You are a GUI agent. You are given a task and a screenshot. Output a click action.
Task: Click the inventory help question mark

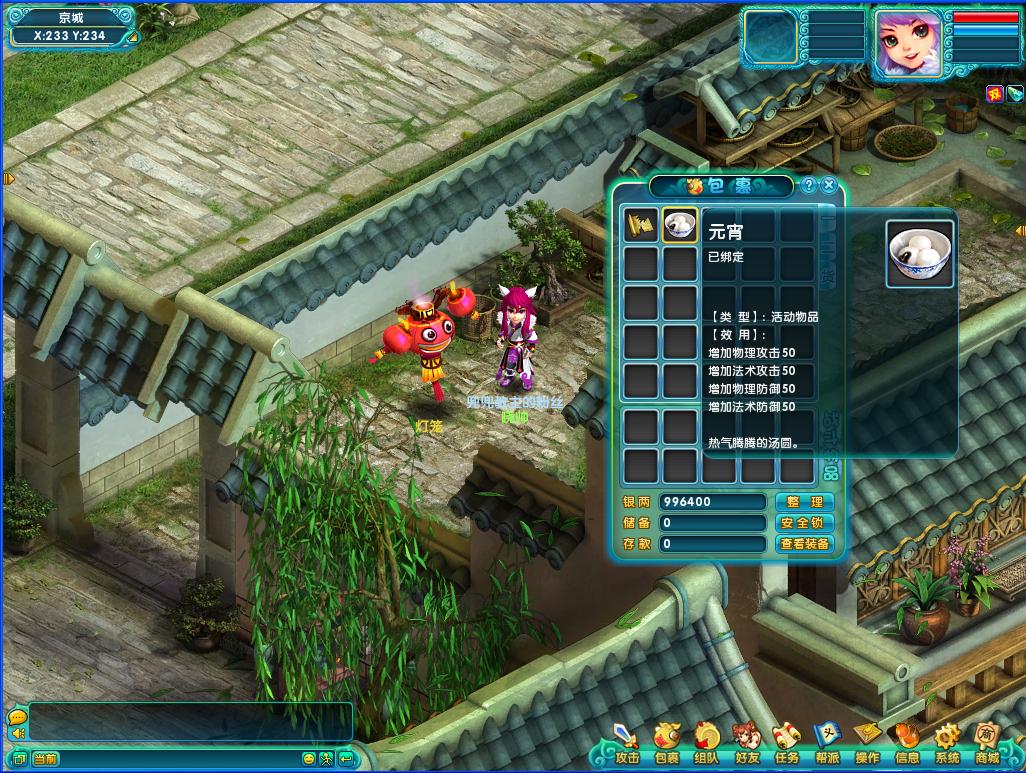coord(810,185)
